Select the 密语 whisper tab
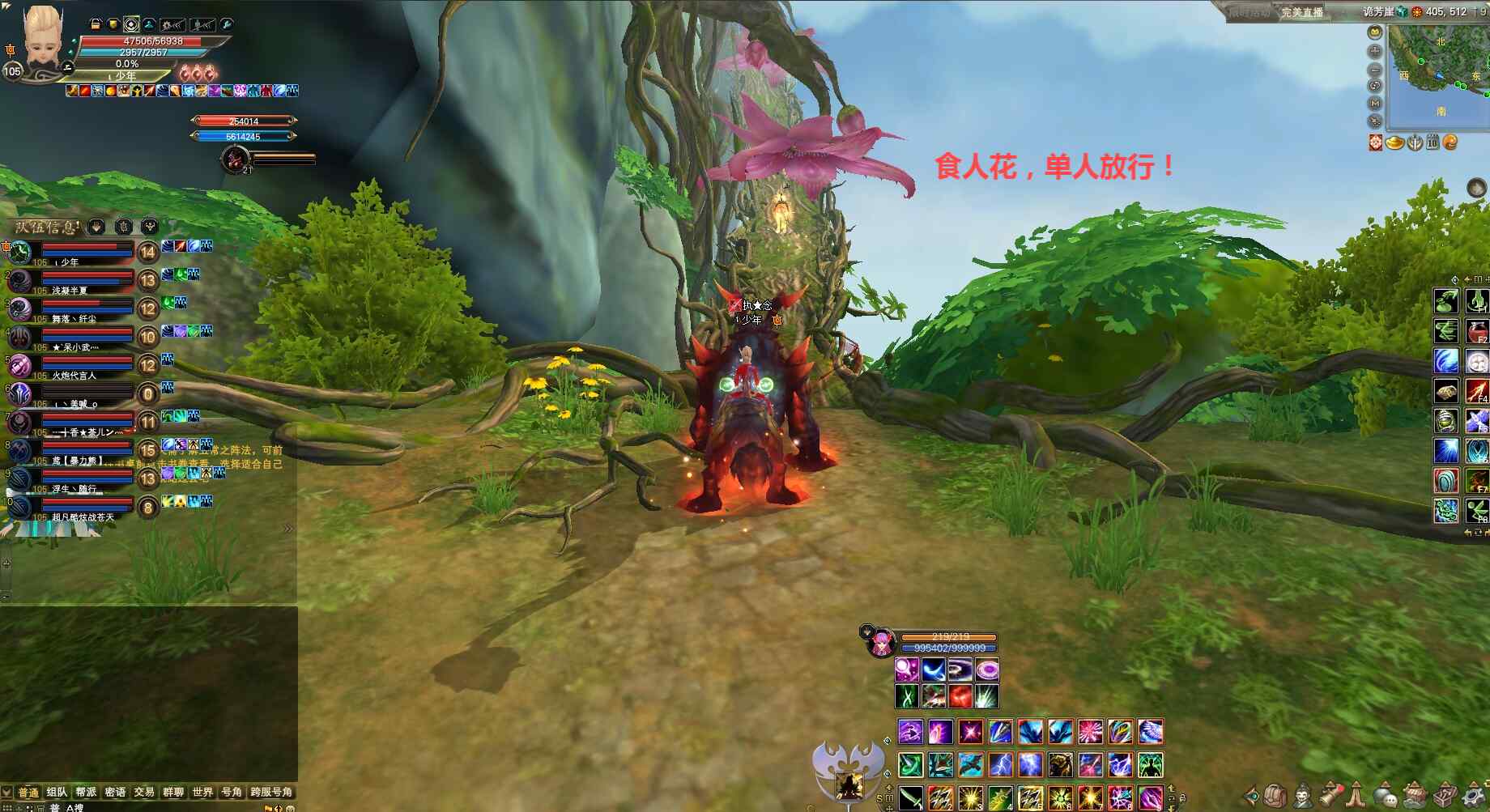 tap(115, 792)
